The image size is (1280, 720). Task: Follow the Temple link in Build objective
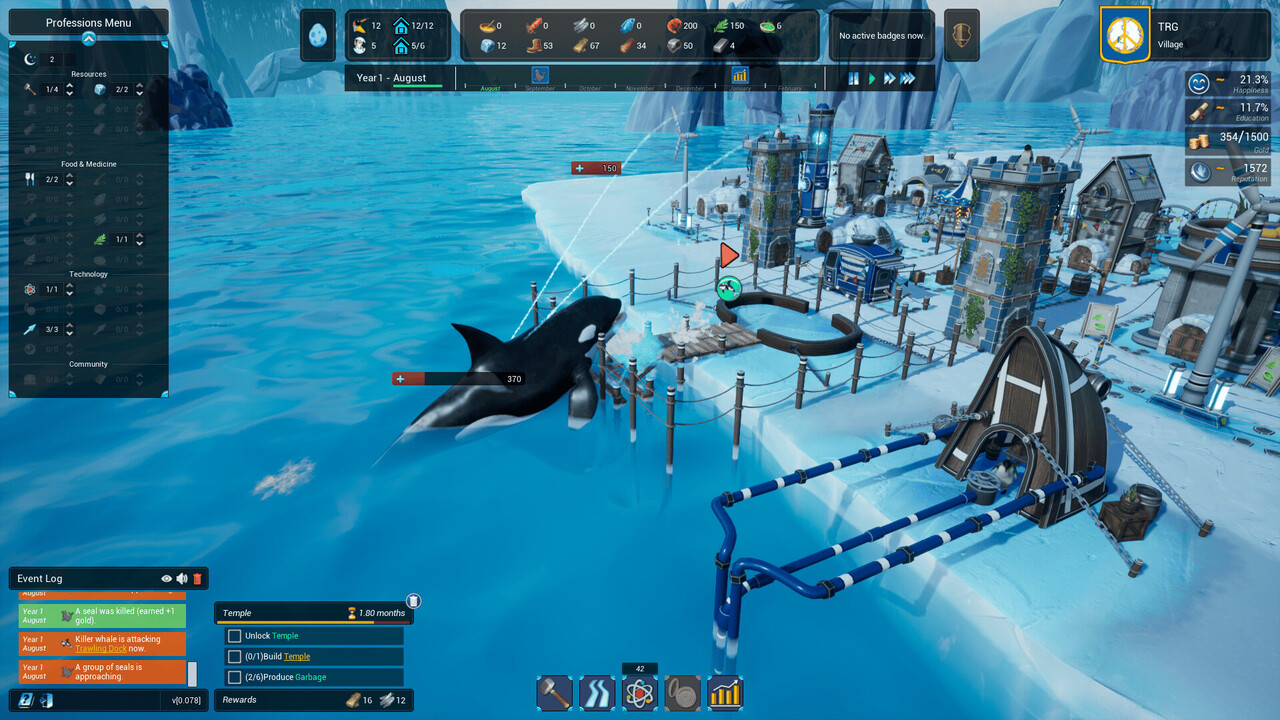point(297,656)
